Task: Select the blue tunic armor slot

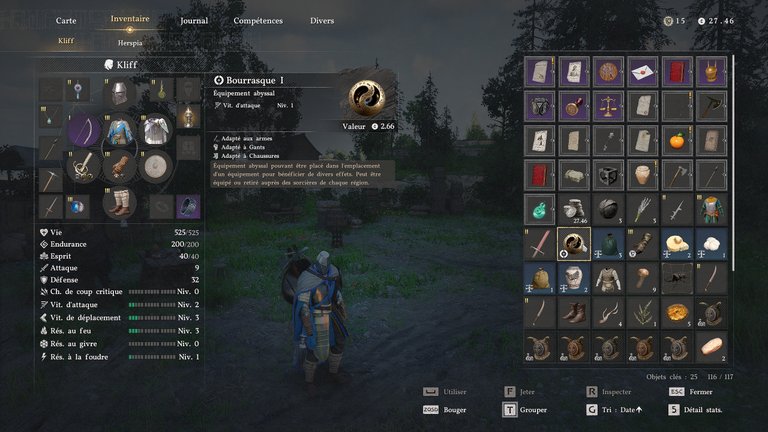Action: (120, 130)
